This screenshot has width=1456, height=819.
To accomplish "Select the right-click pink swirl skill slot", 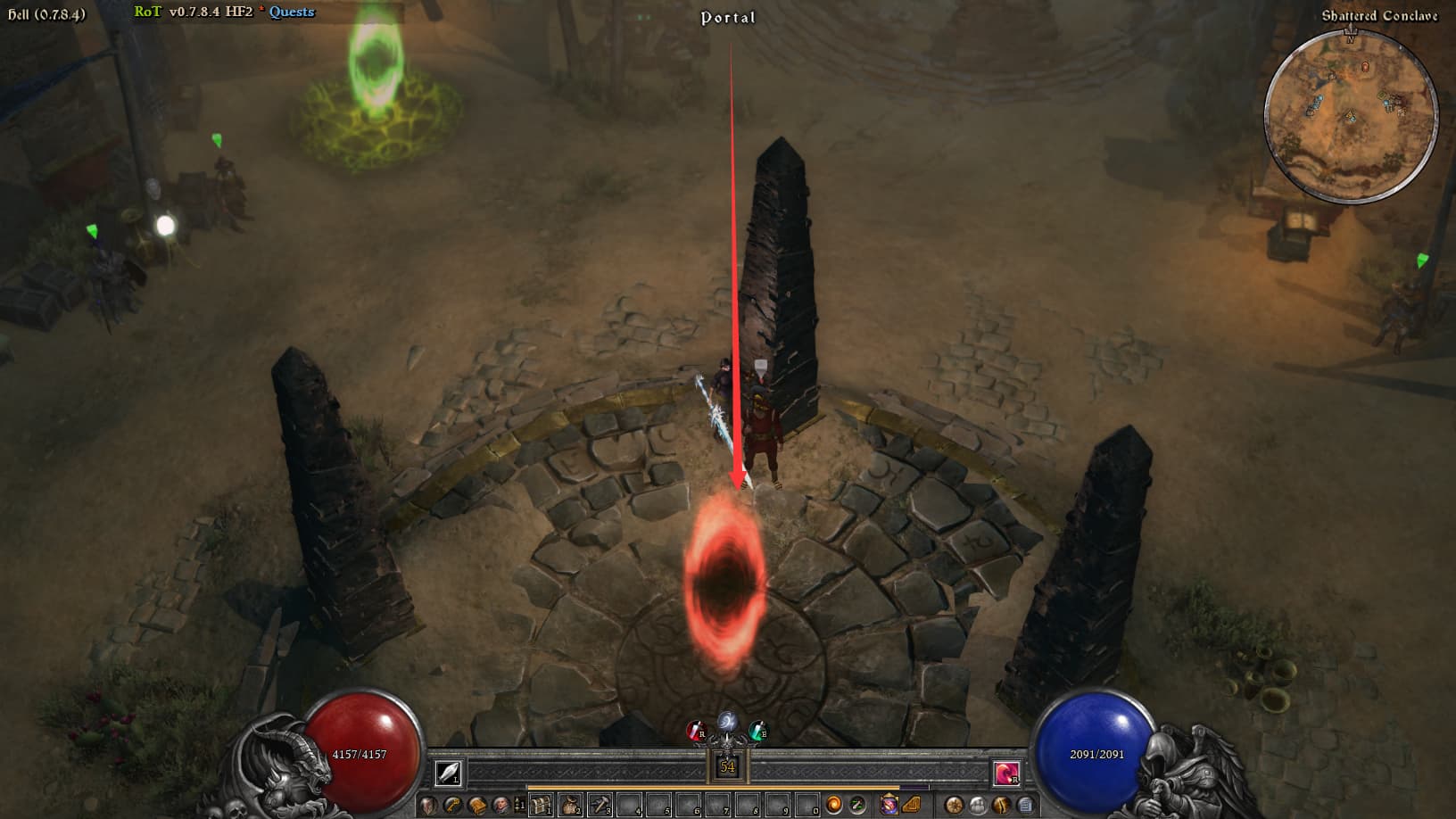I will click(x=1006, y=773).
